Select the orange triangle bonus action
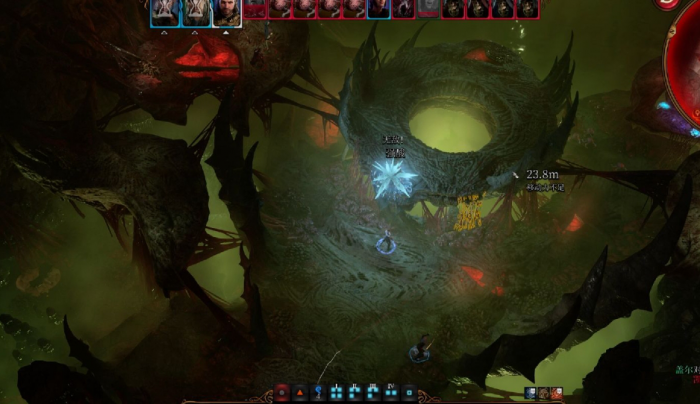 [299, 393]
